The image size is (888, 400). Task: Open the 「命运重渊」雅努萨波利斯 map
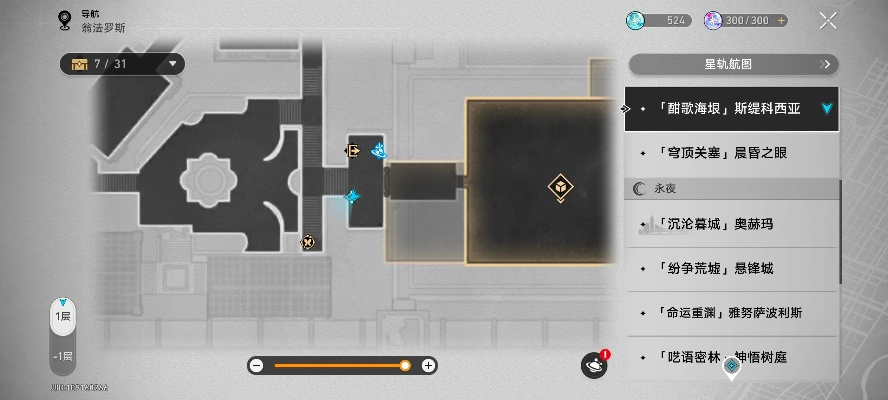[x=731, y=312]
